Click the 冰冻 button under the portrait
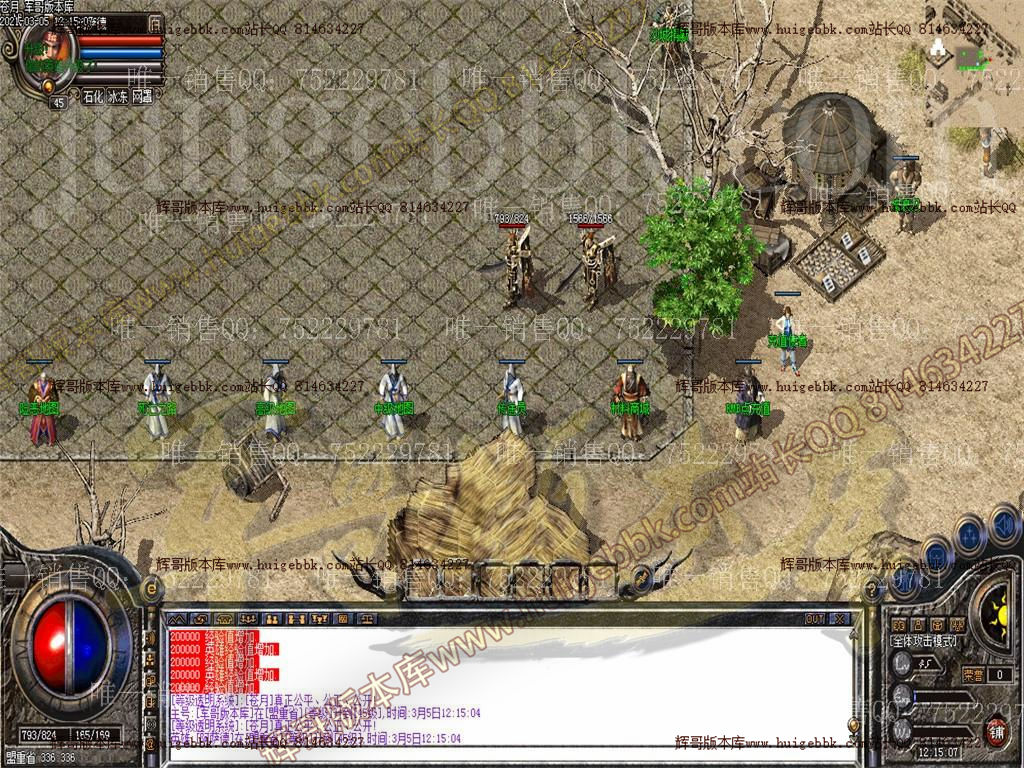The image size is (1024, 768). point(118,97)
